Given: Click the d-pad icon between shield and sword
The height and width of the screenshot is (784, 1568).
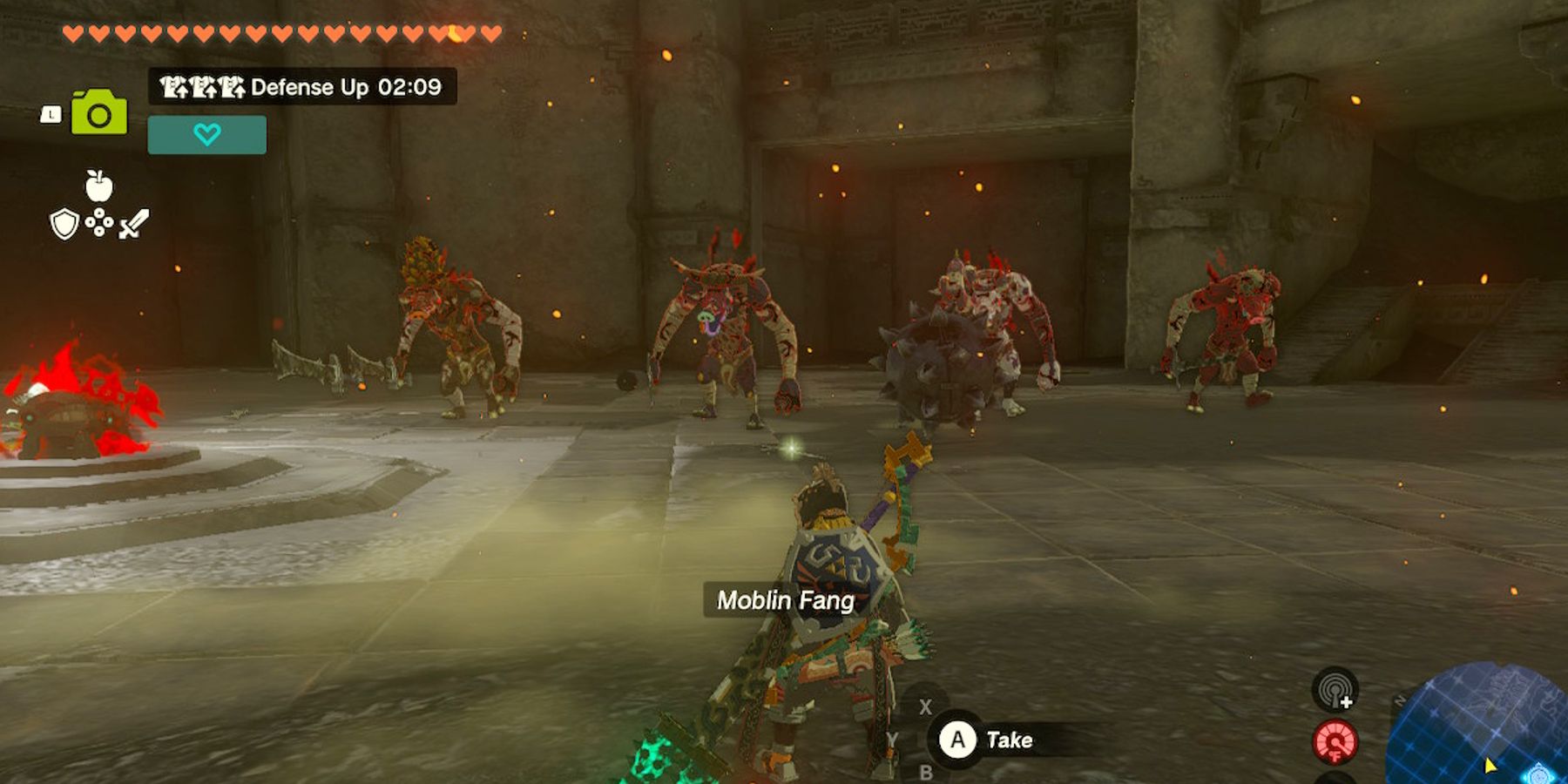Looking at the screenshot, I should [x=98, y=222].
